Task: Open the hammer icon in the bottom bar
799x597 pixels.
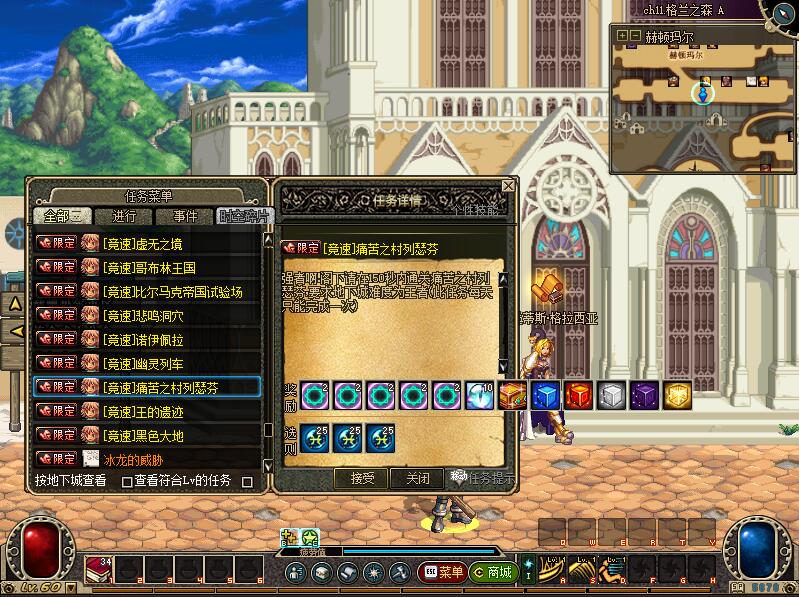Action: coord(399,572)
